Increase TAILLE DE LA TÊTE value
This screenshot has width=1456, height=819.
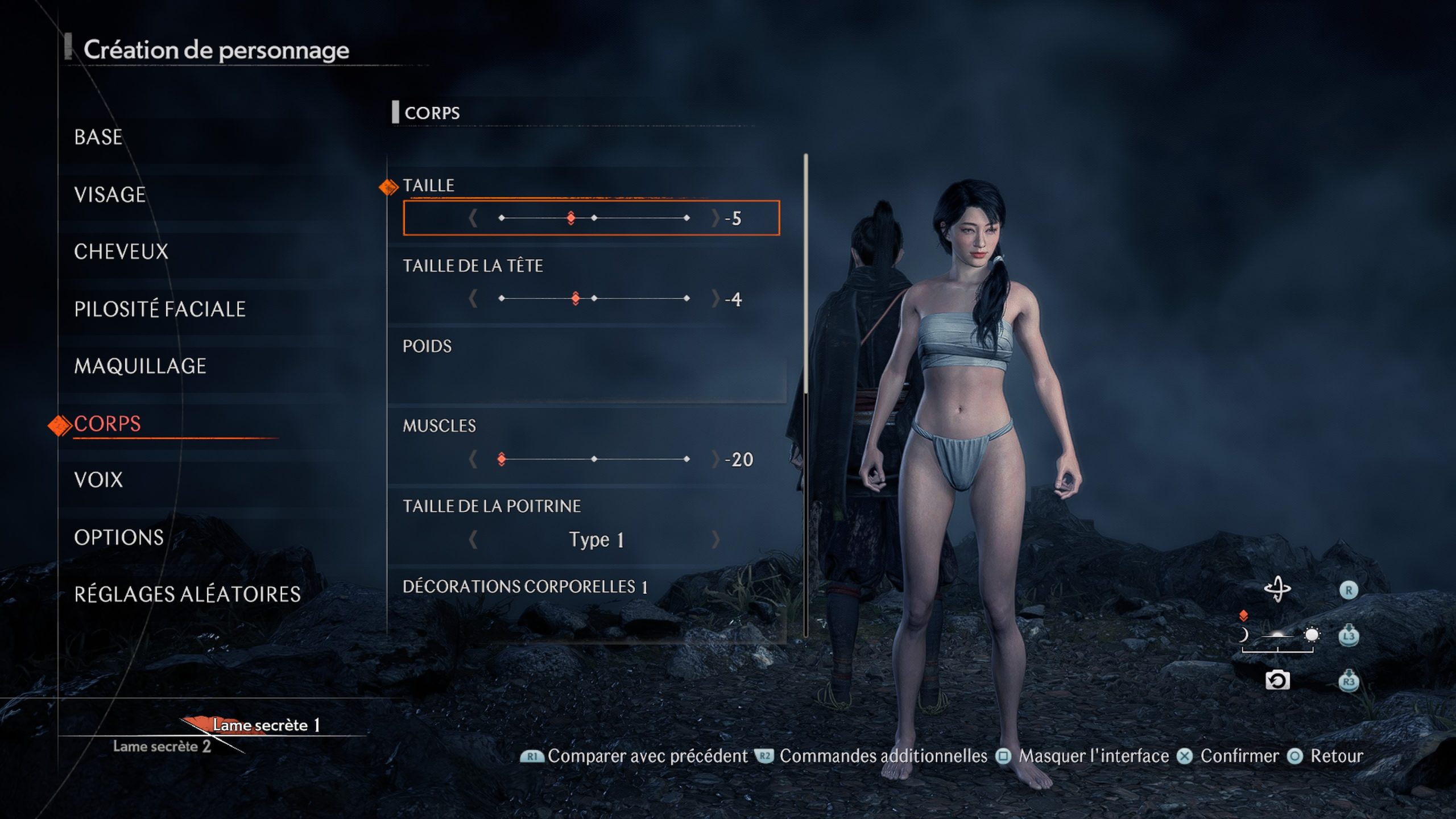[715, 298]
